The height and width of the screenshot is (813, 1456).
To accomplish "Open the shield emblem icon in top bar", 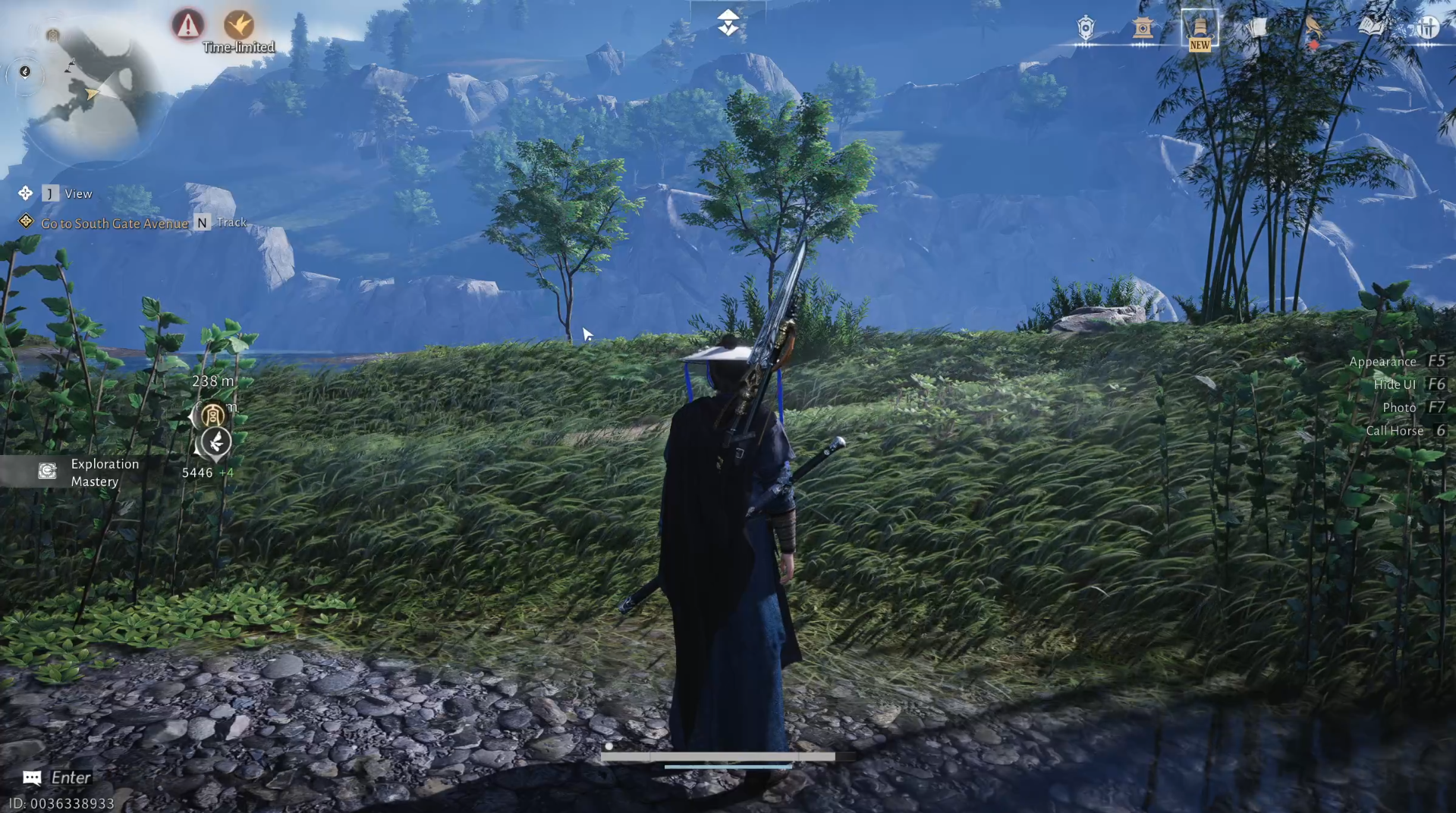I will pos(1084,26).
